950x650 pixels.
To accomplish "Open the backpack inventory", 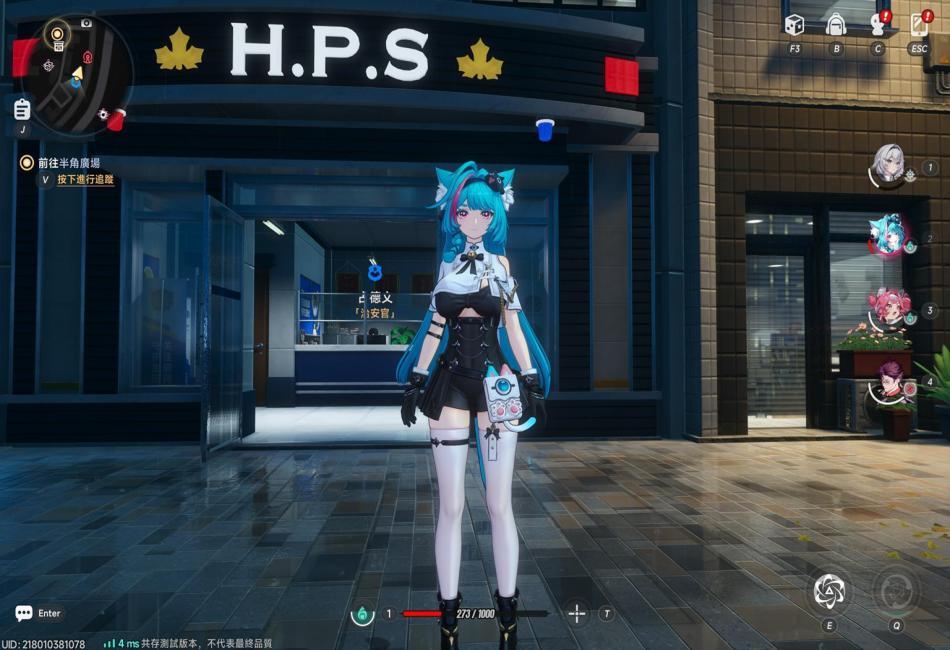I will tap(836, 25).
